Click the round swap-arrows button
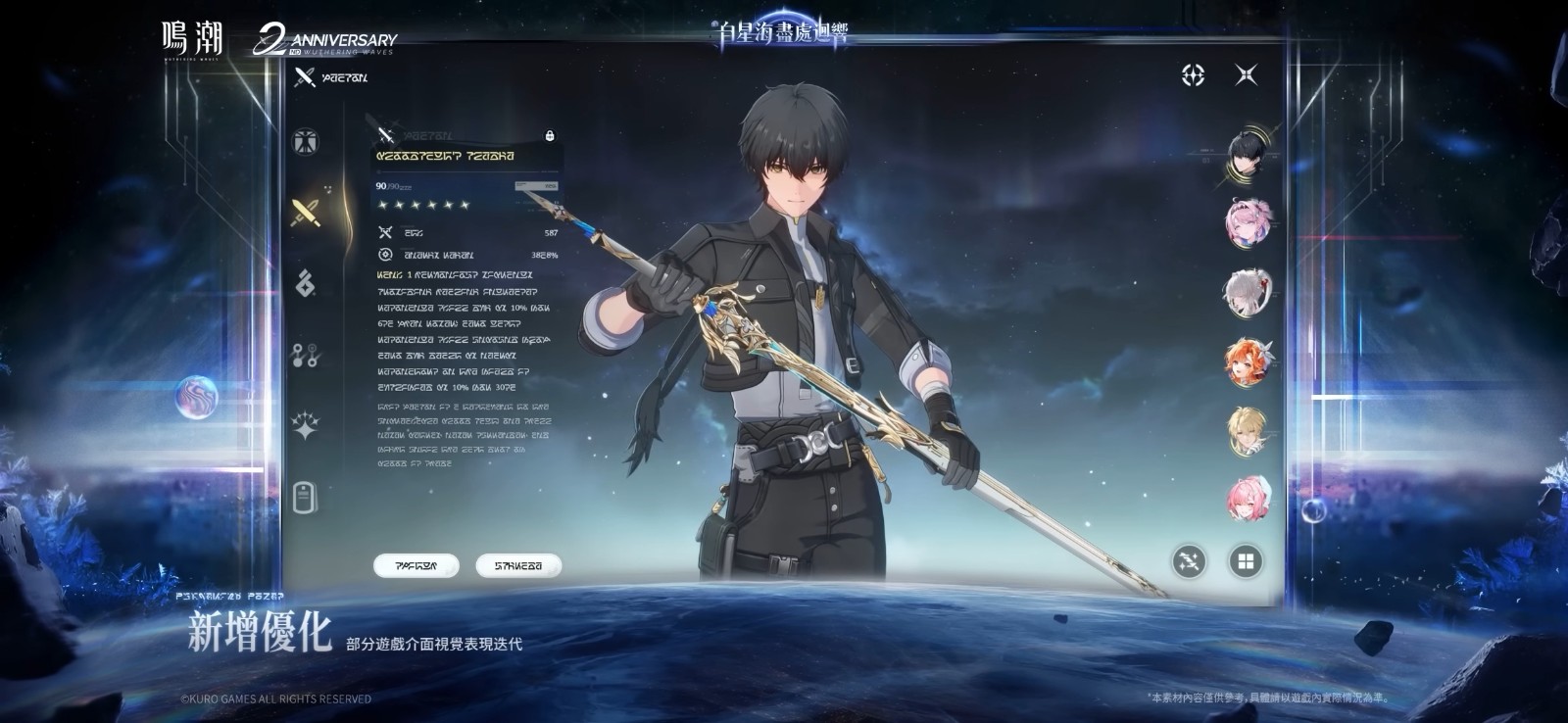Screen dimensions: 1568x723 click(x=1190, y=561)
